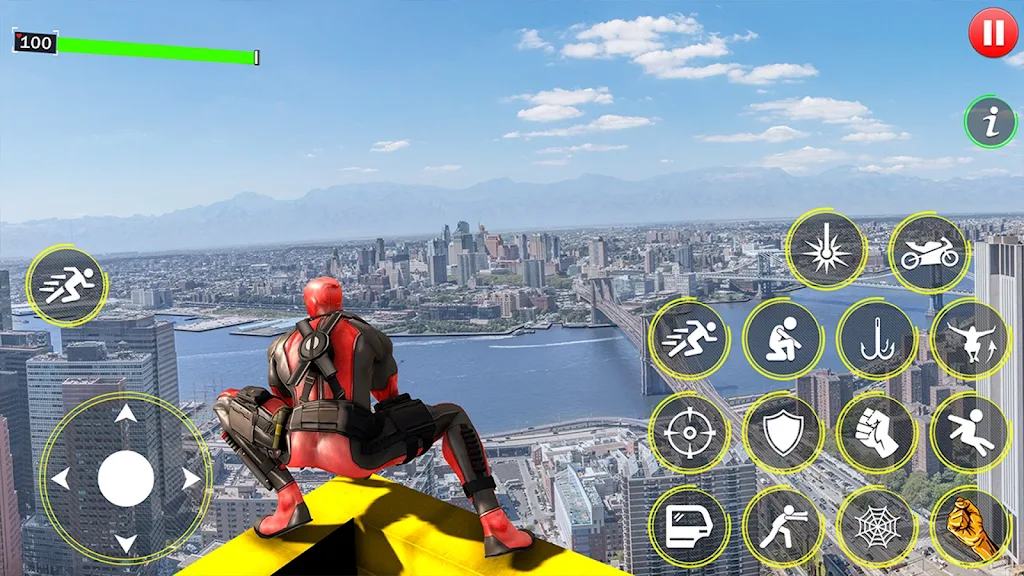The height and width of the screenshot is (576, 1024).
Task: Activate the golden fist power
Action: 970,526
